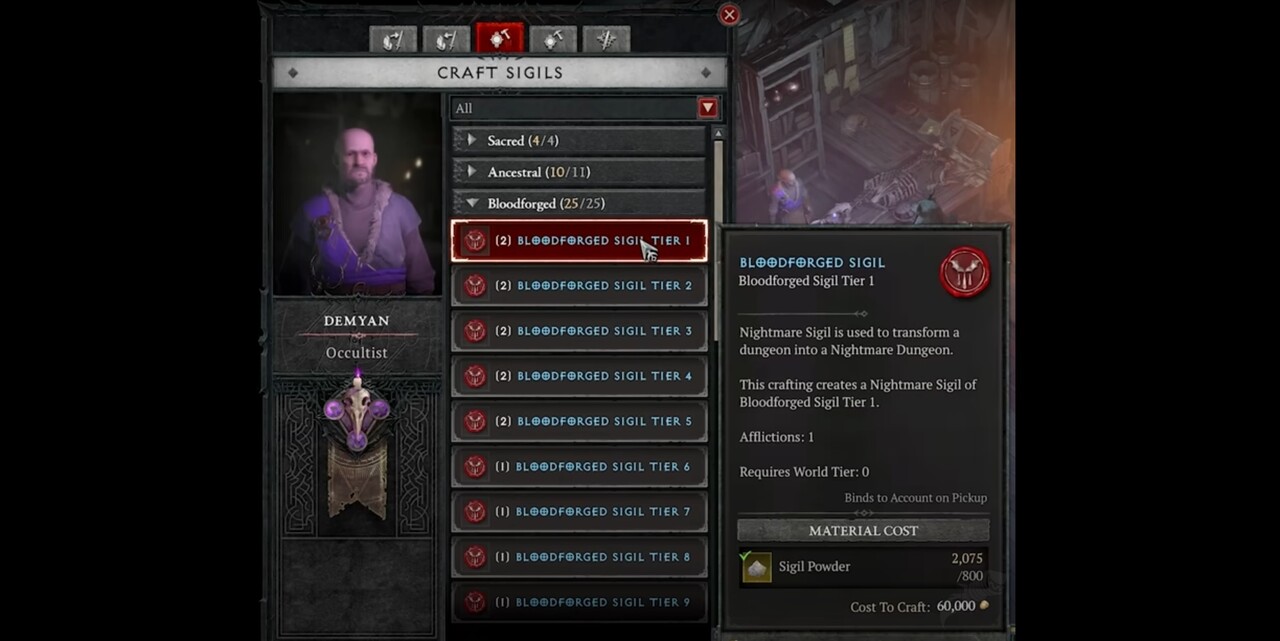Open the All filter dropdown
Screen dimensions: 1280x641
(x=707, y=108)
